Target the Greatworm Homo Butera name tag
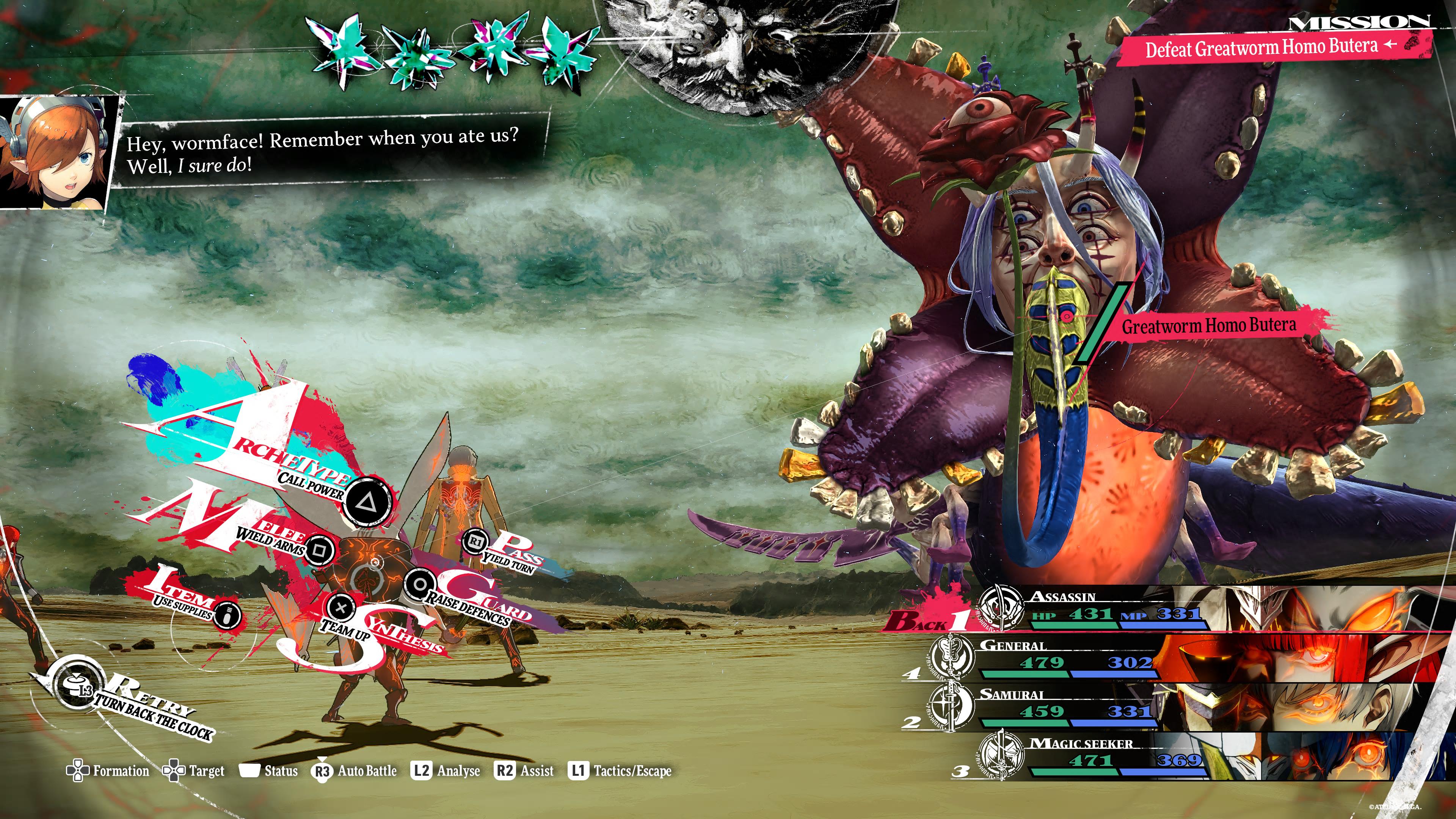 pyautogui.click(x=1208, y=325)
